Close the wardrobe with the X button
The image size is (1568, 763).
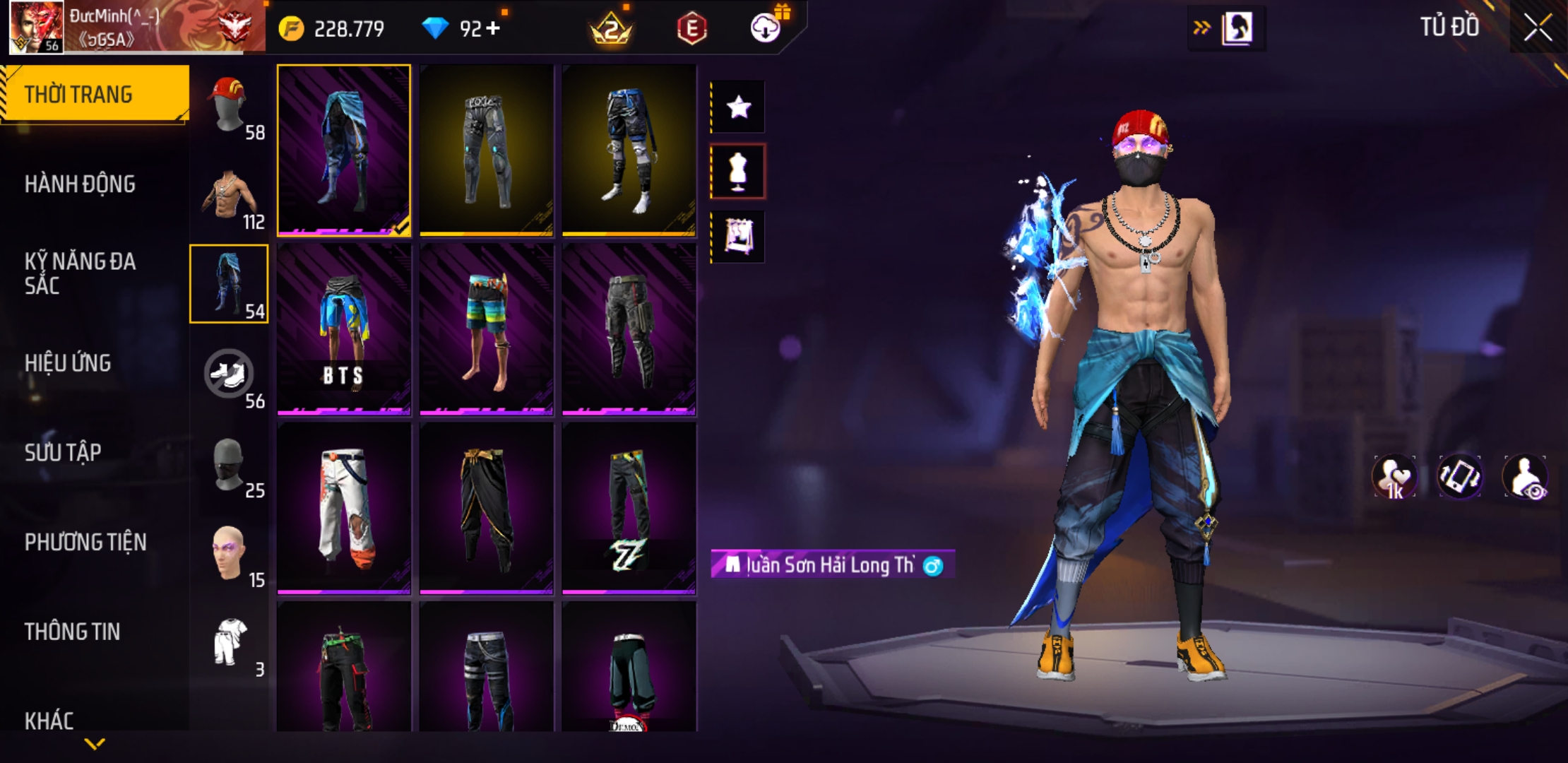coord(1537,28)
